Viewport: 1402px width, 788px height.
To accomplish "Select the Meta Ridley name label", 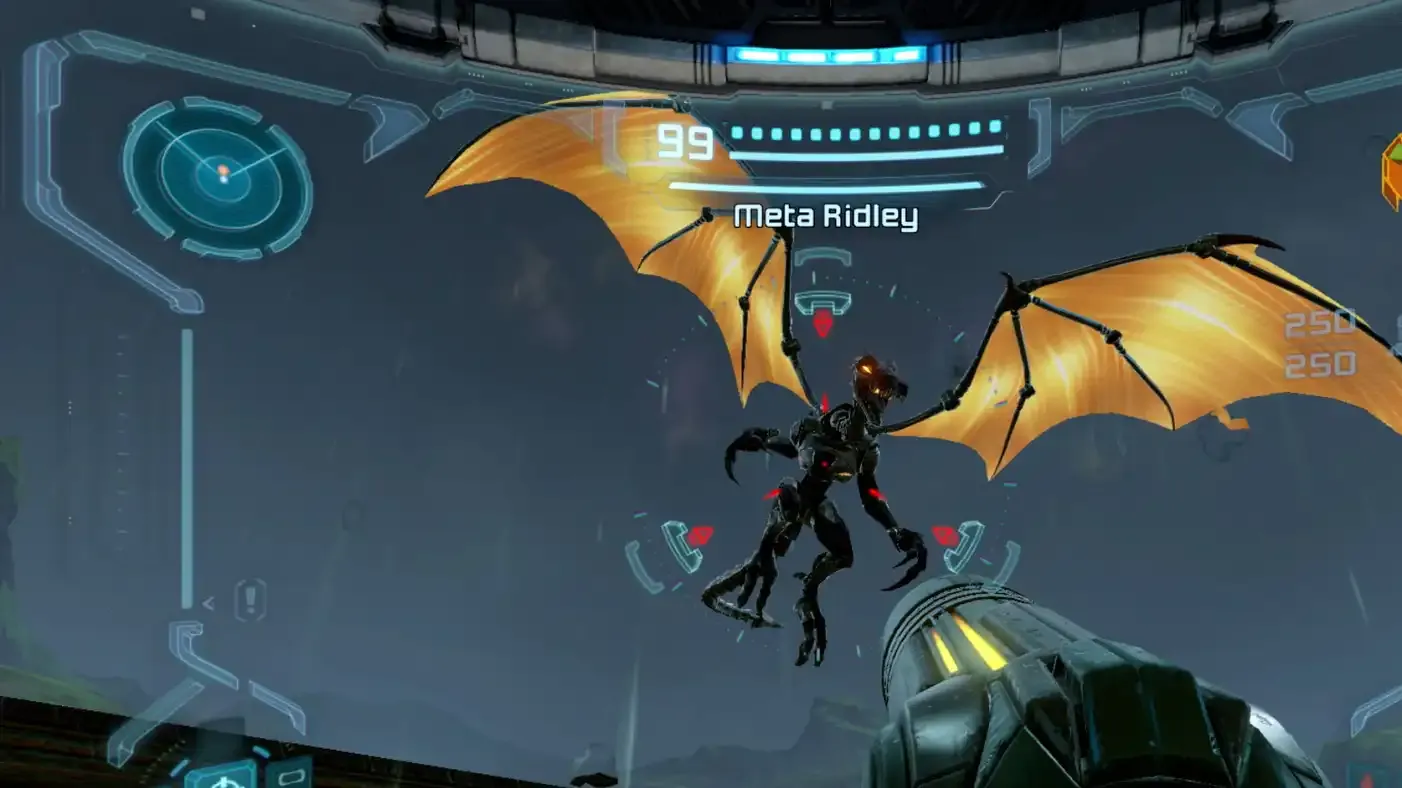I will [828, 213].
